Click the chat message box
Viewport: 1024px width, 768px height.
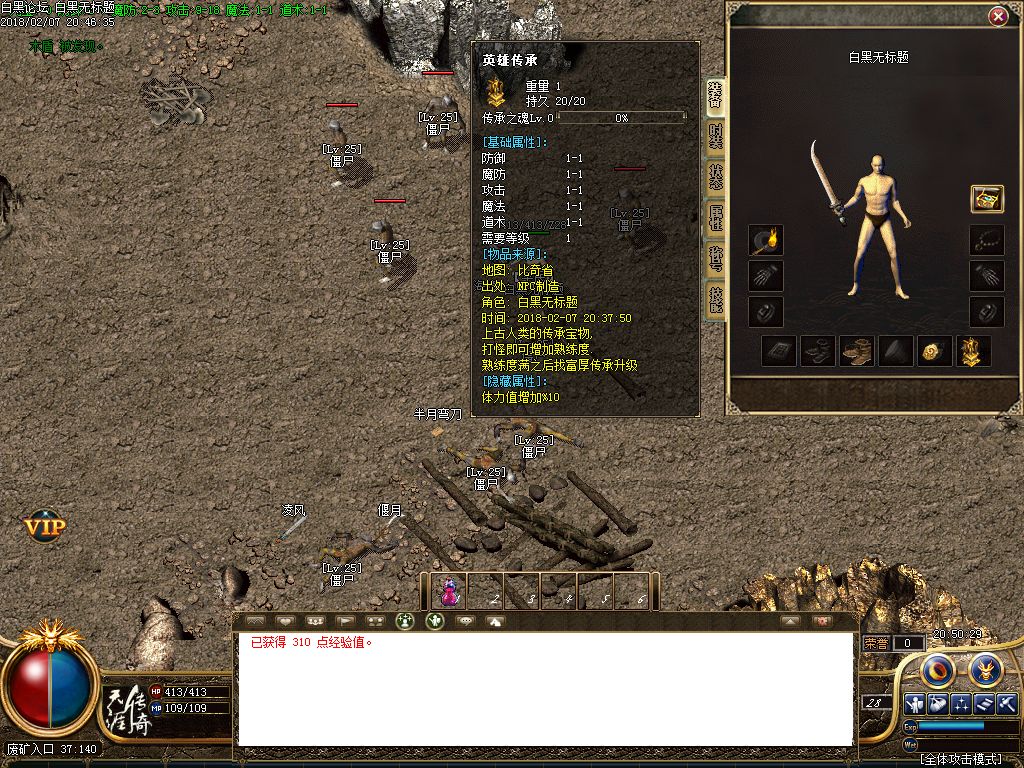(545, 690)
